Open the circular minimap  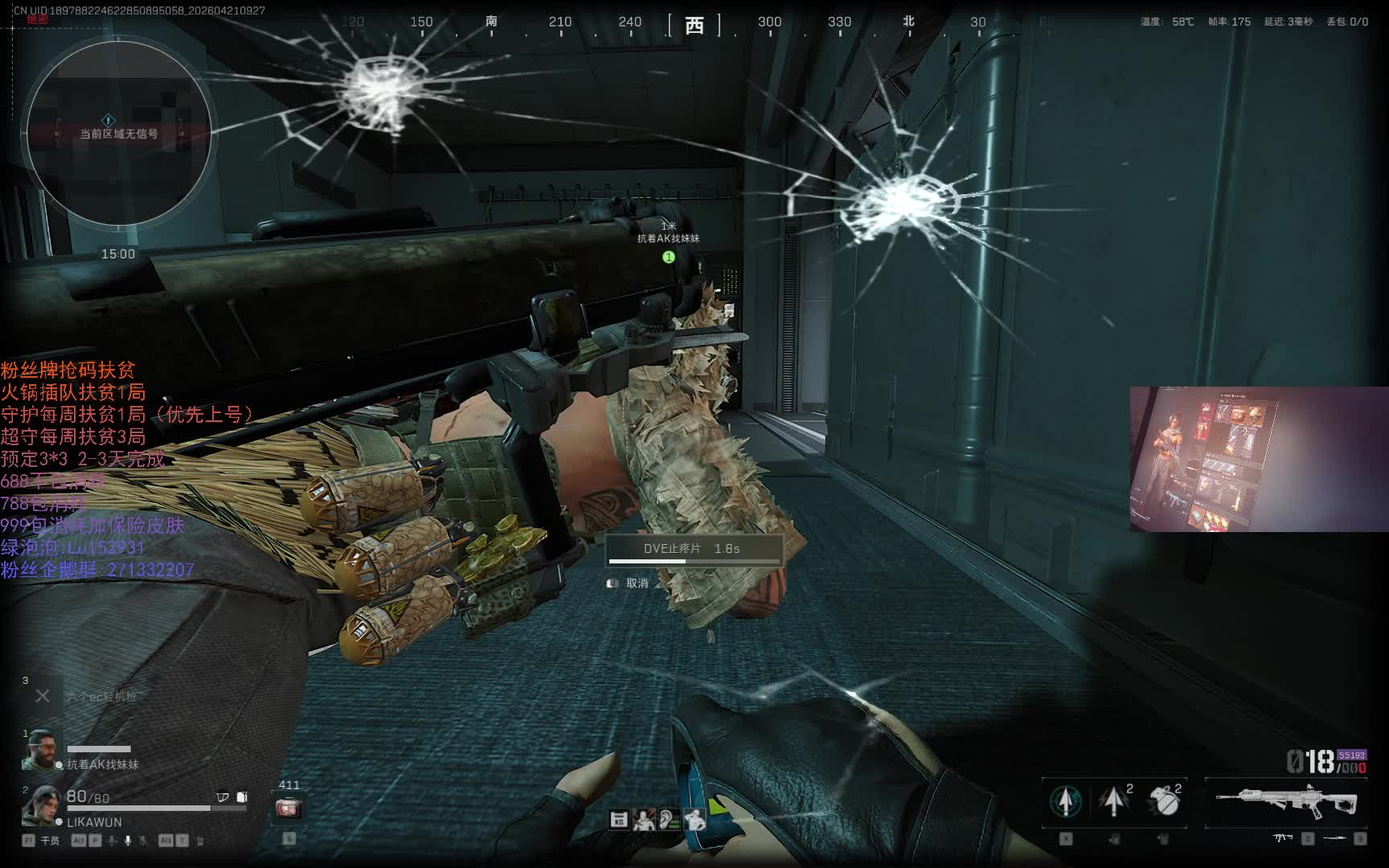tap(118, 133)
